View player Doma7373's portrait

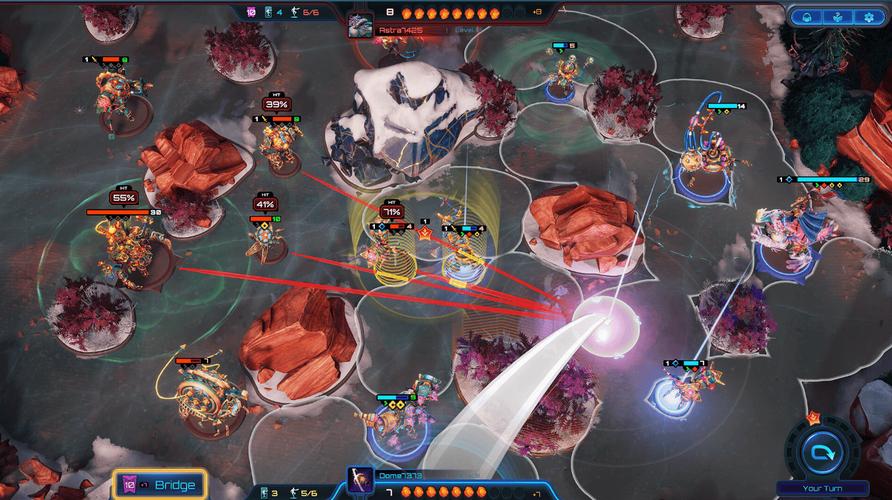[x=360, y=480]
